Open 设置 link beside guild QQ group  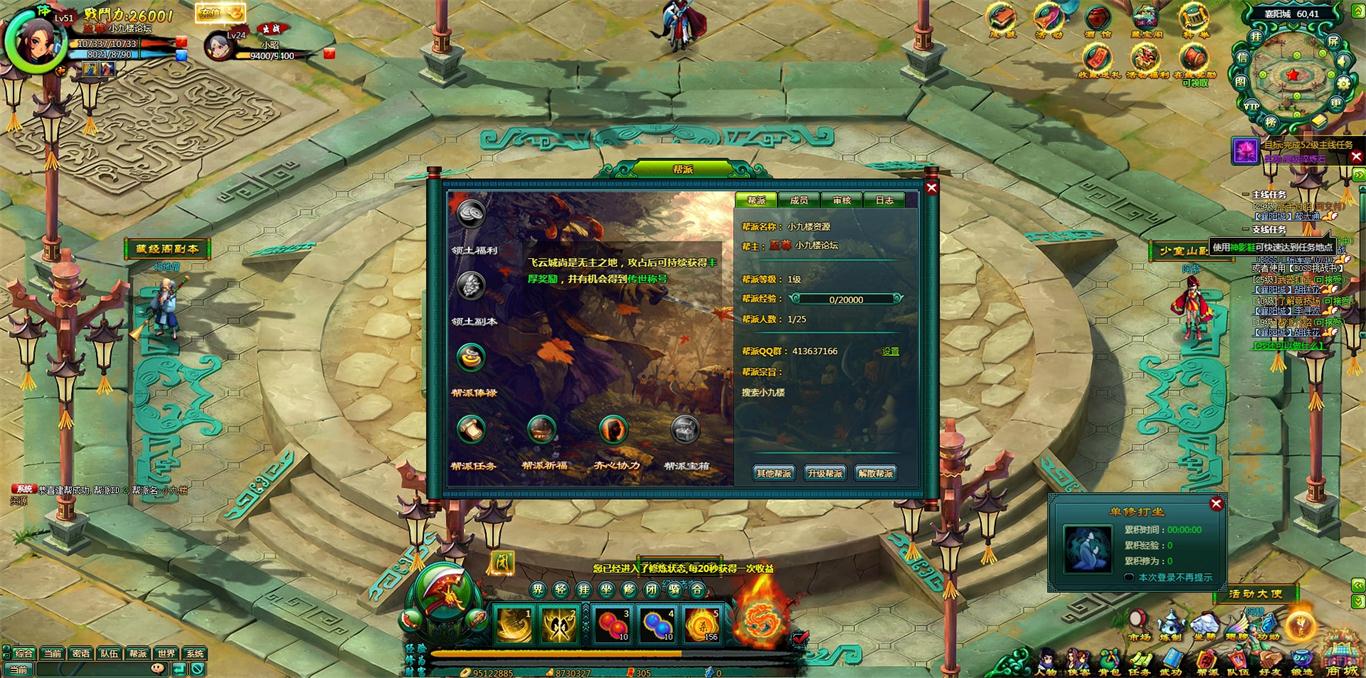pyautogui.click(x=890, y=352)
